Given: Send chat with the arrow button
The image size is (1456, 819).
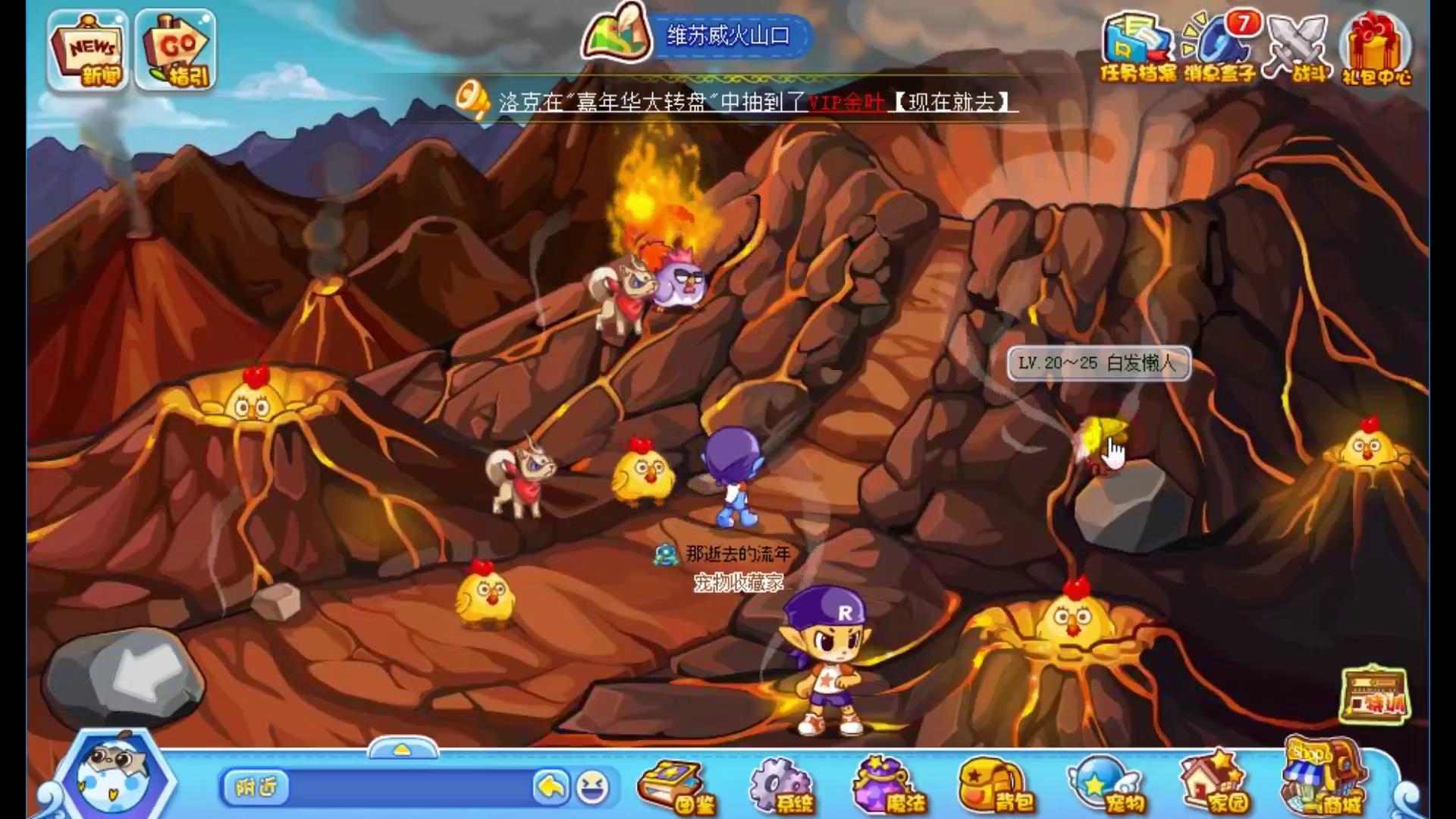Looking at the screenshot, I should tap(551, 788).
